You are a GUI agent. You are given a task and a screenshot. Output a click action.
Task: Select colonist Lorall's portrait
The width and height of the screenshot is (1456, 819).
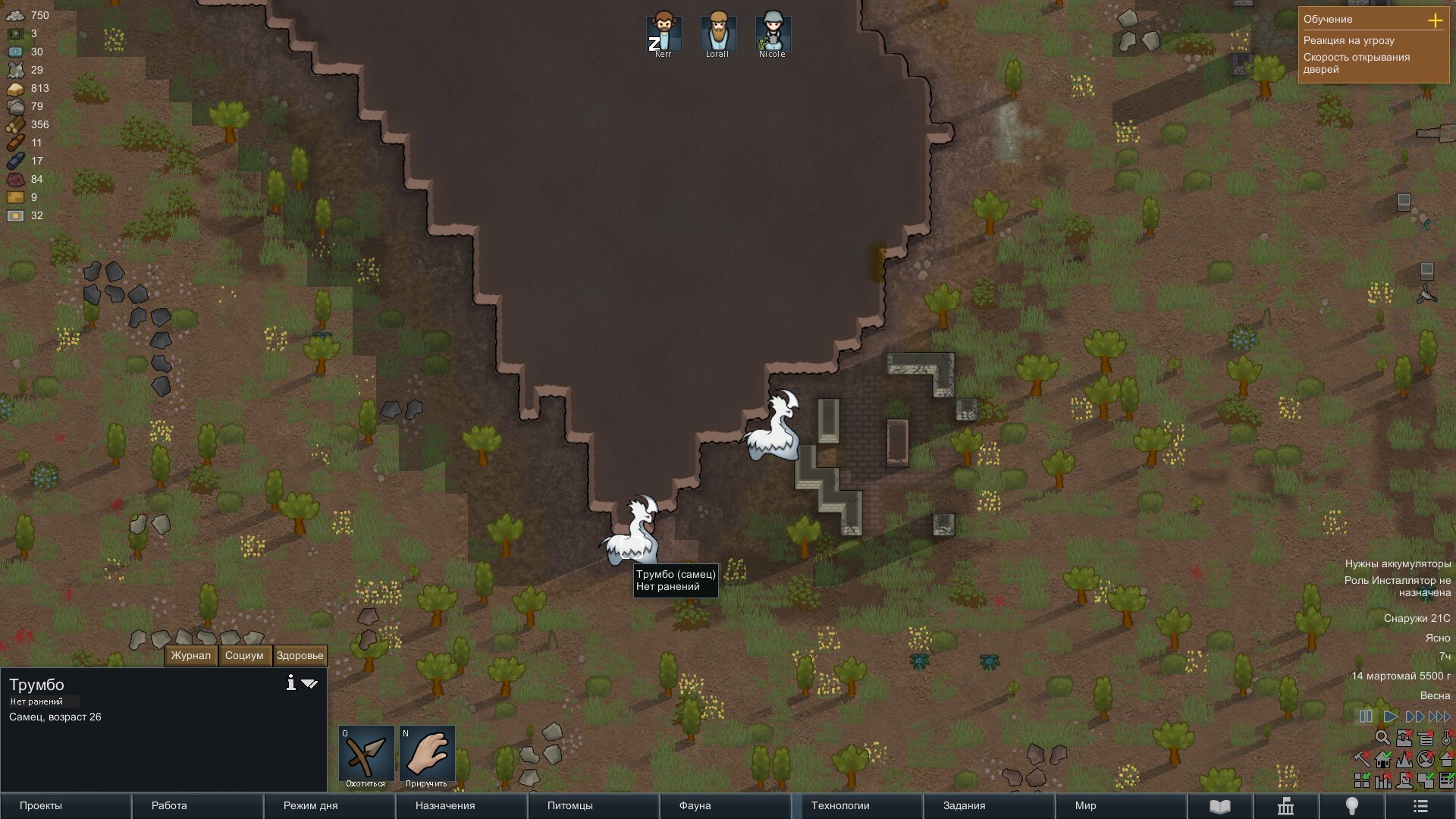(717, 33)
